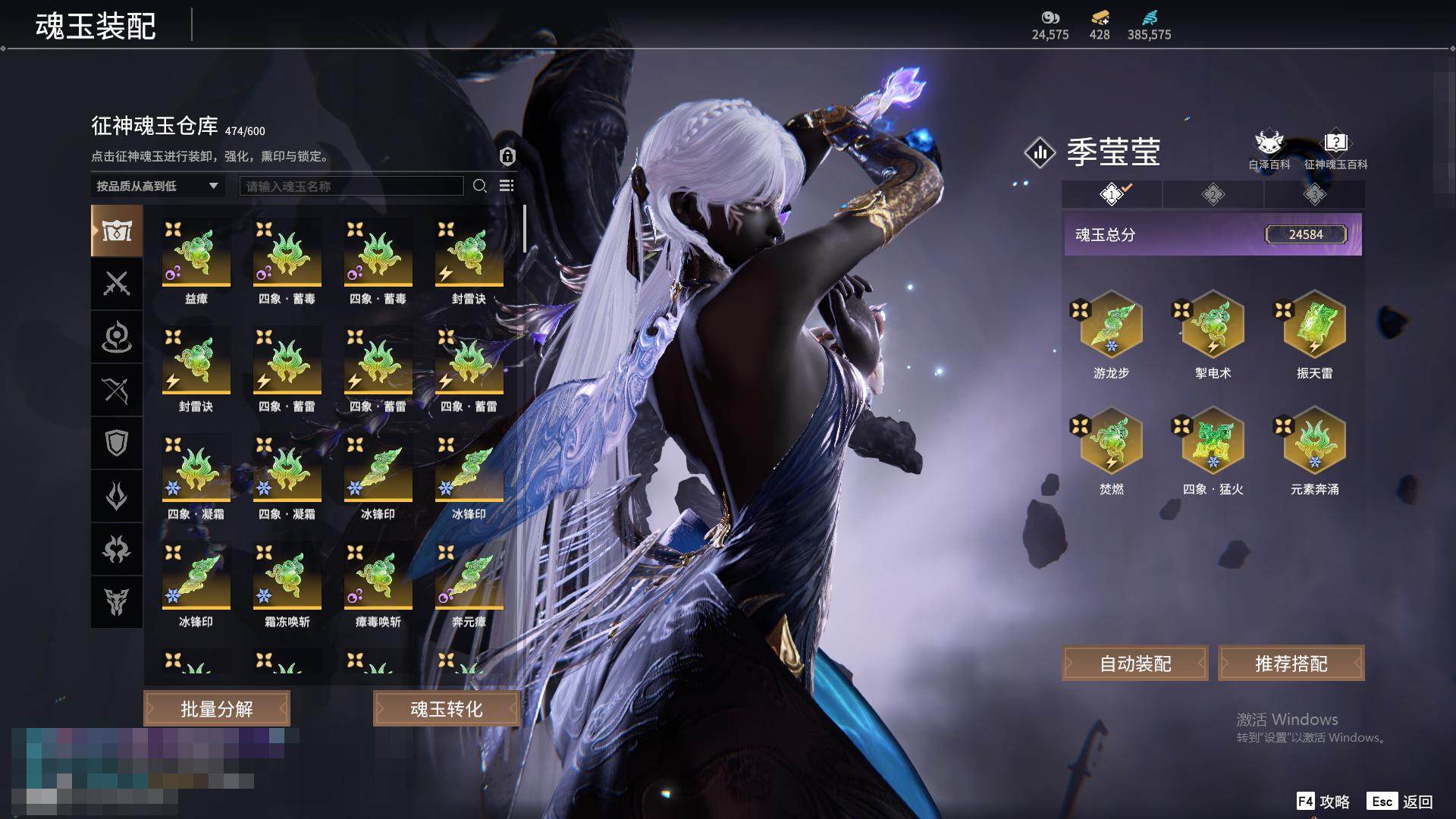Open 魂玉转化 conversion
The image size is (1456, 819).
(x=446, y=709)
